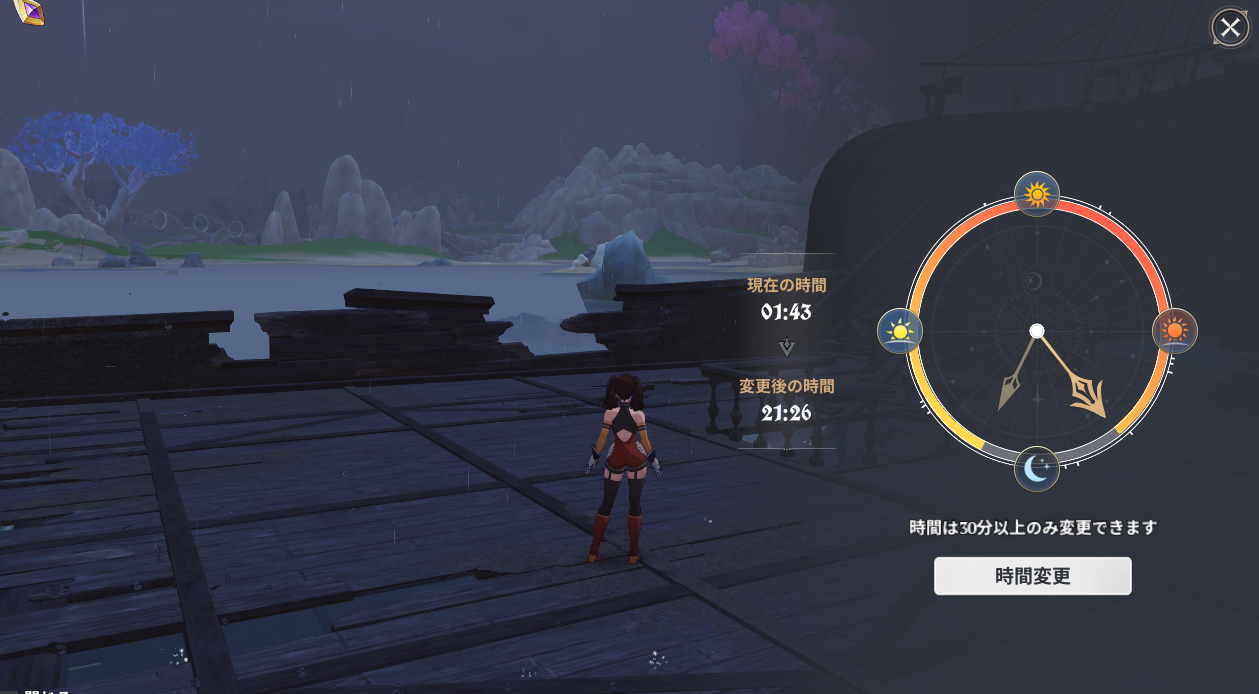Select the noon sun icon on clock
This screenshot has width=1259, height=694.
(x=1037, y=193)
